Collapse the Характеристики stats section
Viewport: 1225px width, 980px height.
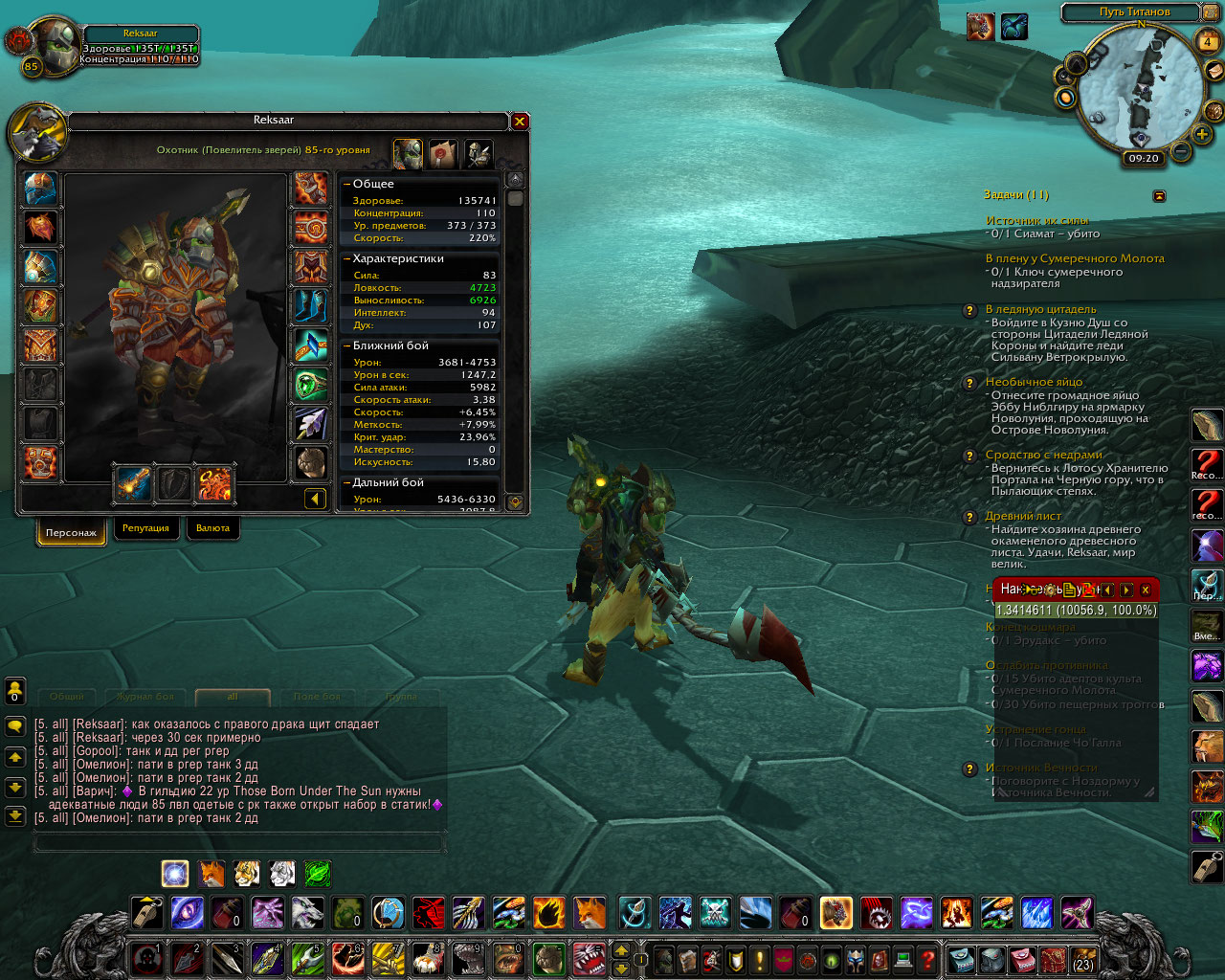(346, 258)
